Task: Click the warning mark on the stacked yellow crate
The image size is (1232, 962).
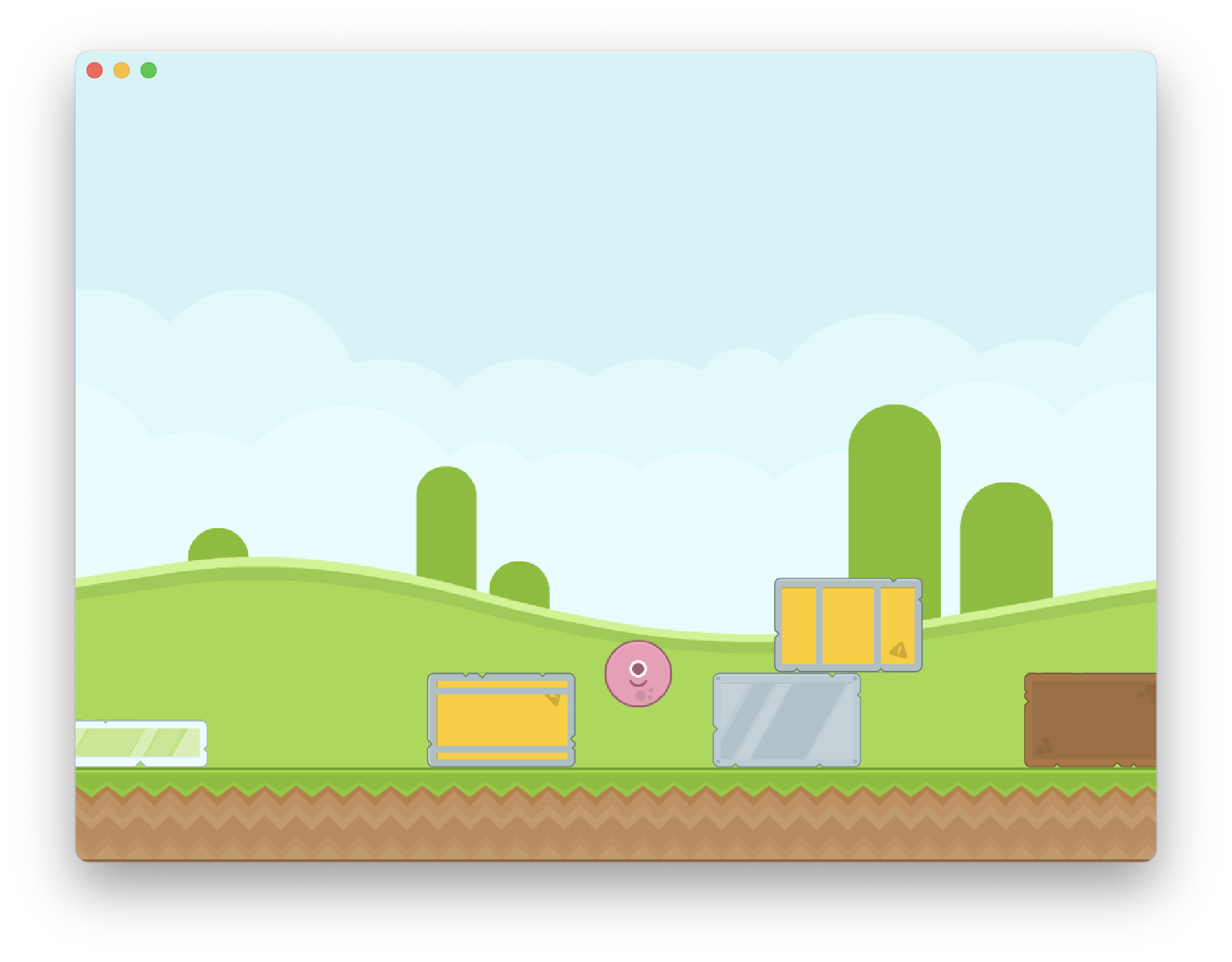Action: pos(899,649)
